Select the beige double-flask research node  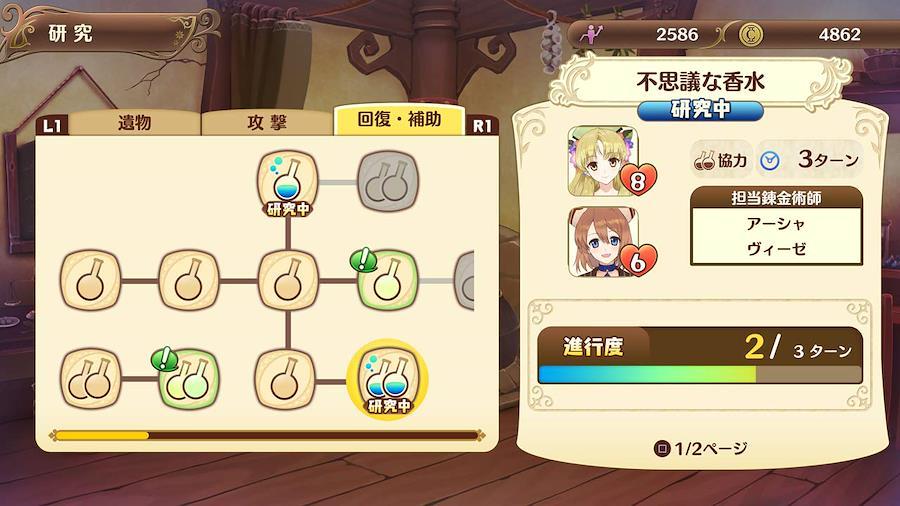click(x=90, y=380)
